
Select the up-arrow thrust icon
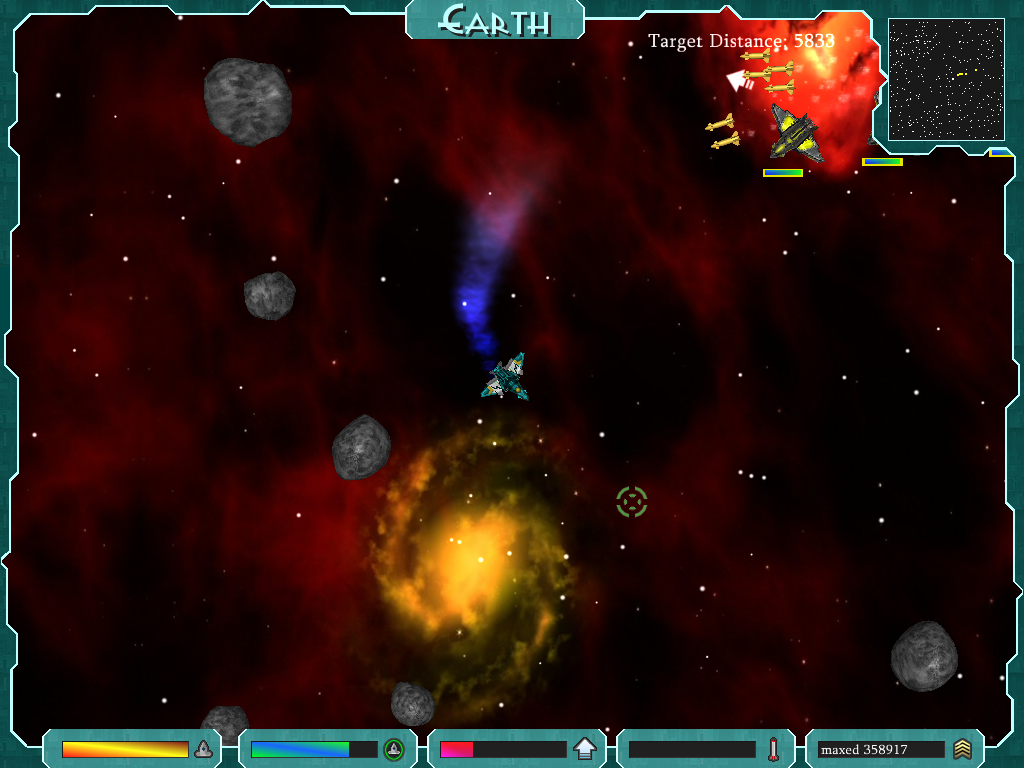tap(585, 749)
